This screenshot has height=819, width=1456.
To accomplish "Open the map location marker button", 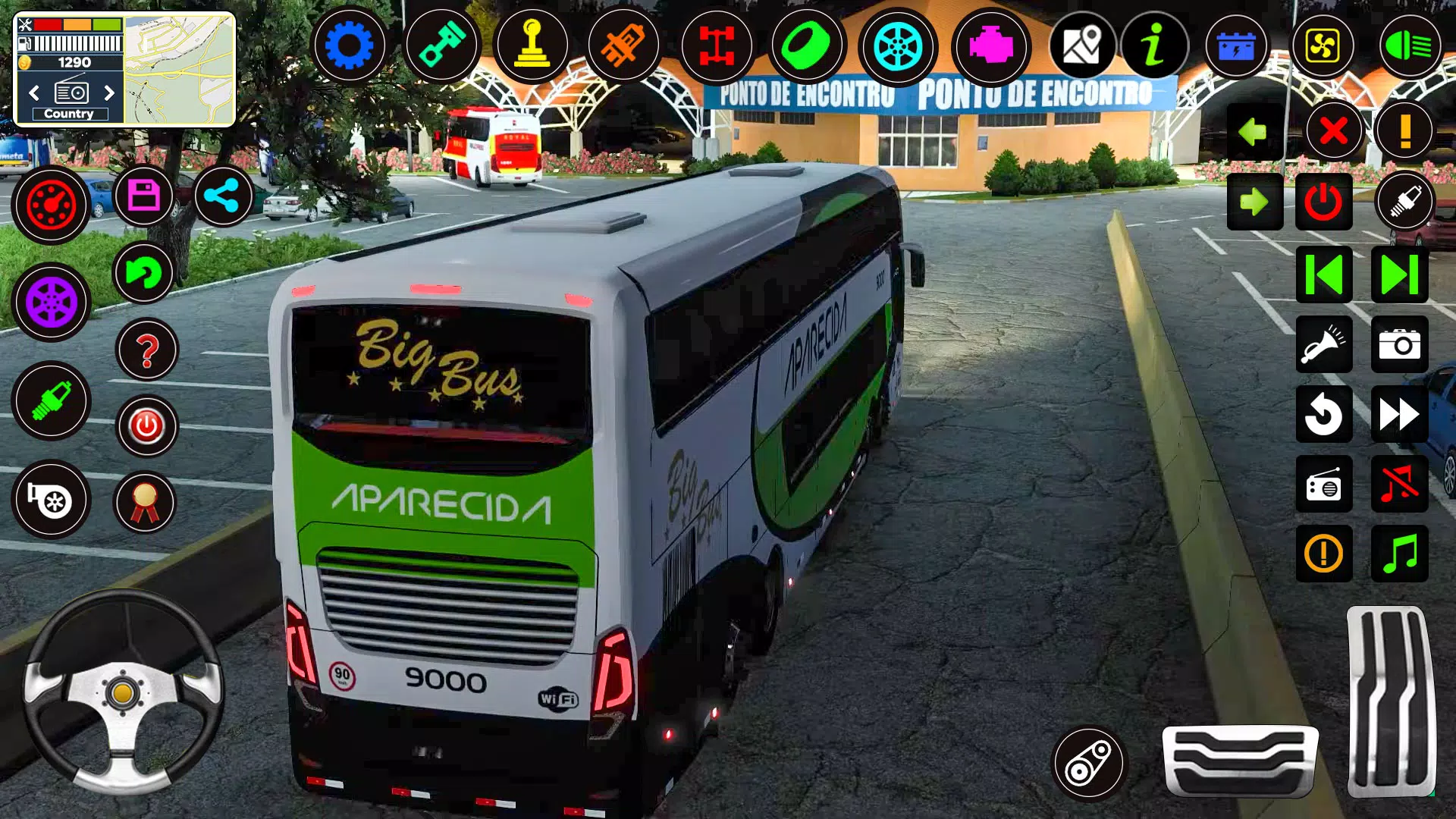I will 1081,46.
